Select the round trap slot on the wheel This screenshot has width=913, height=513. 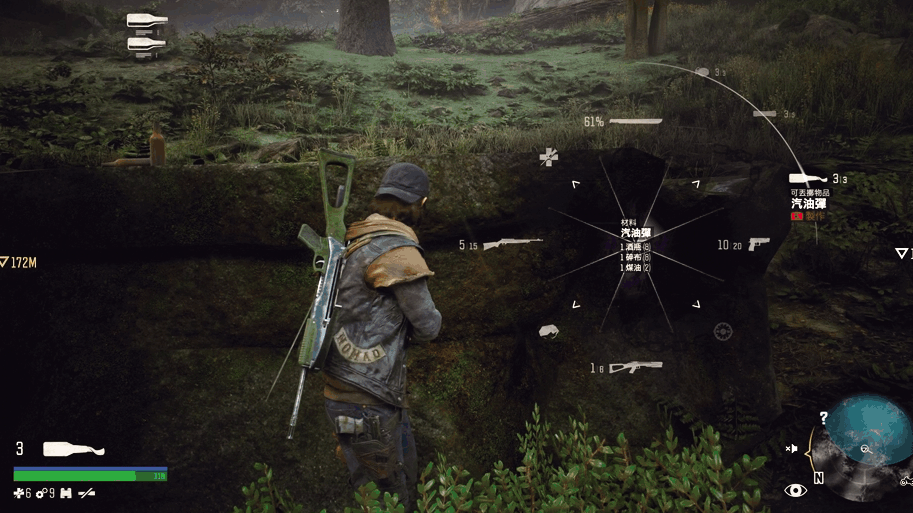723,330
